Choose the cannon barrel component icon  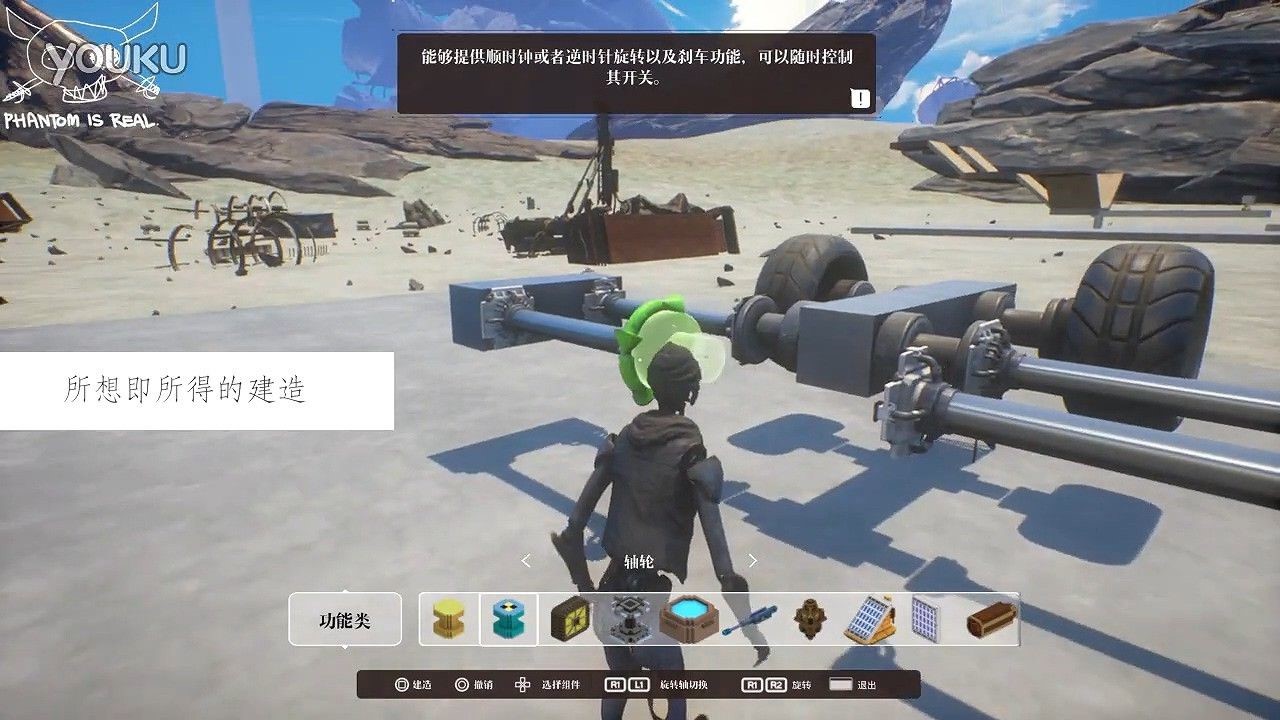808,620
